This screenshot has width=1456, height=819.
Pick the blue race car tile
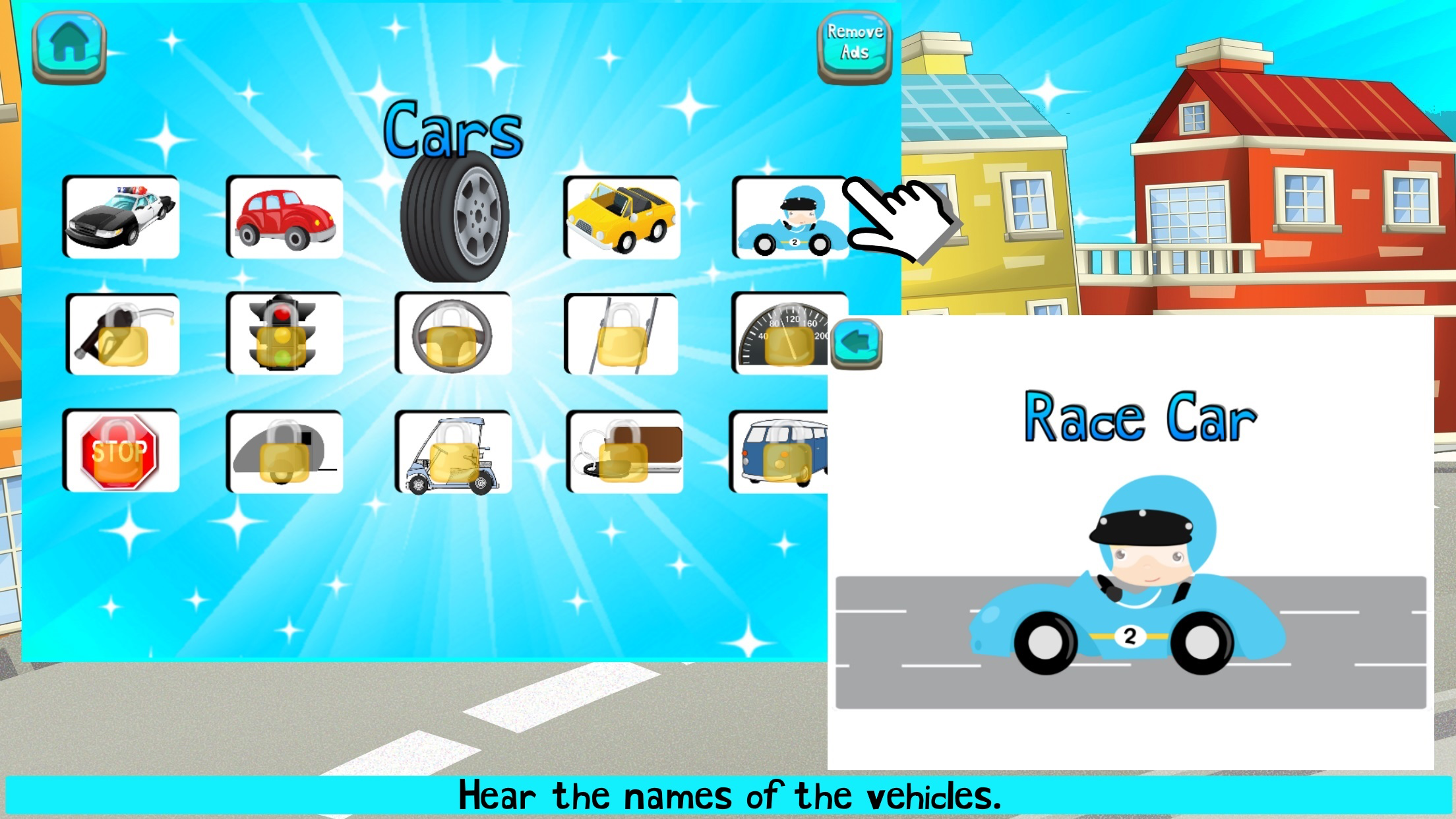tap(790, 218)
